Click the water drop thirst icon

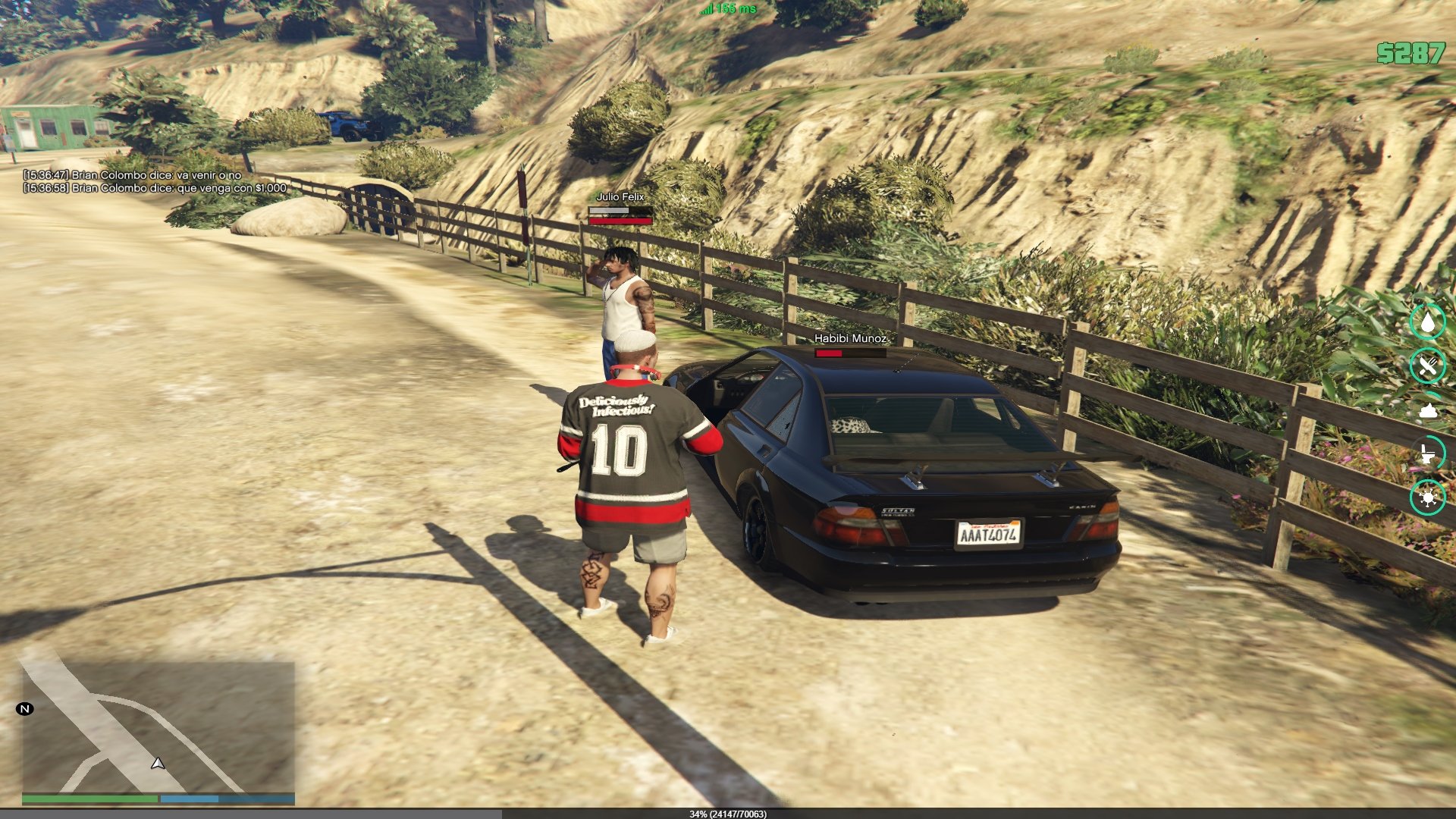[1427, 322]
